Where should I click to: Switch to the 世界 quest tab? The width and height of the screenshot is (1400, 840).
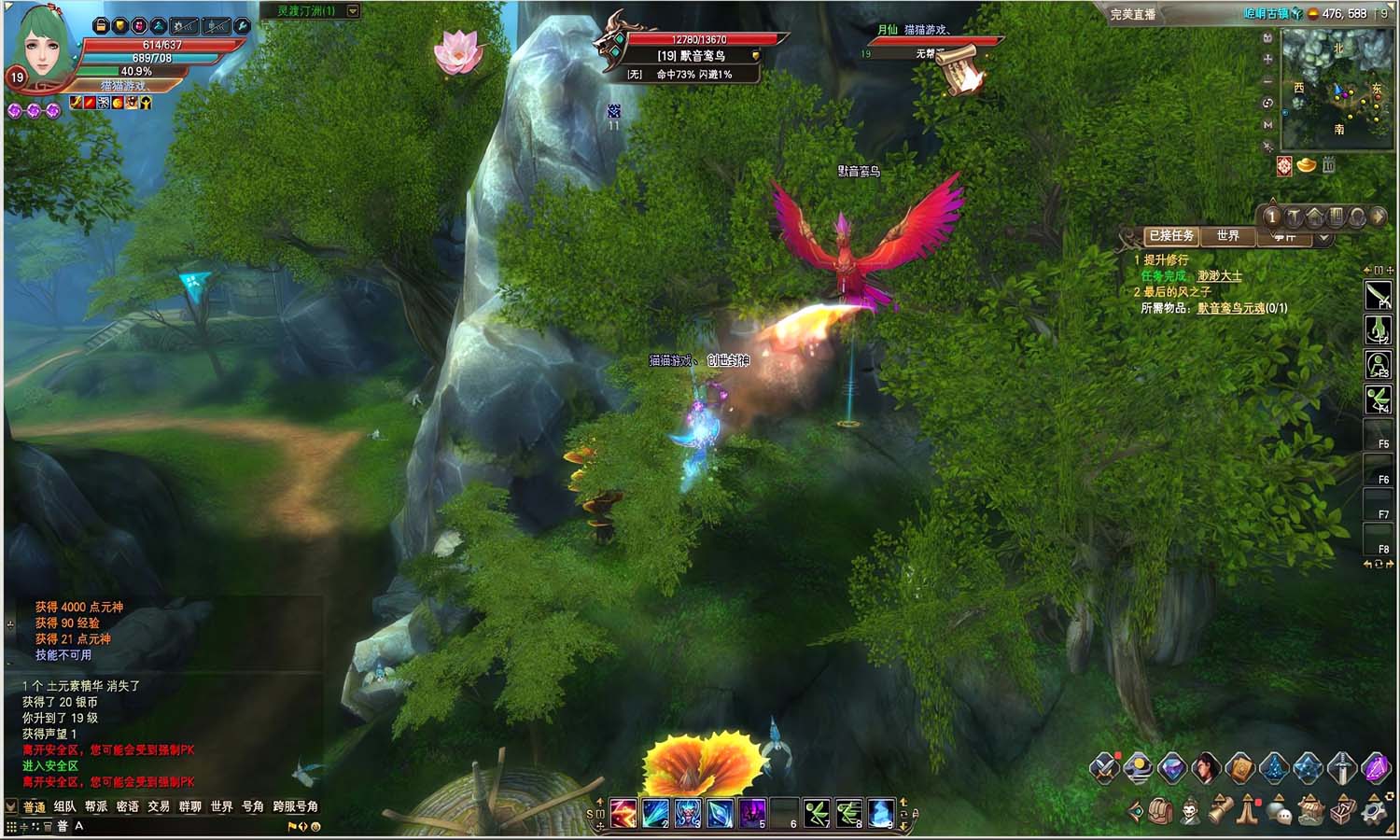1227,236
